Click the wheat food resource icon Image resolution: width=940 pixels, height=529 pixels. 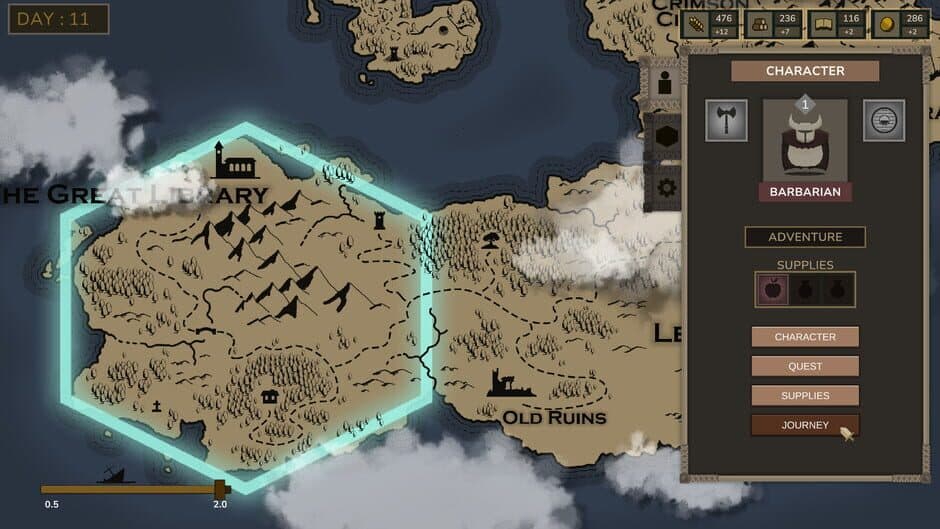pyautogui.click(x=696, y=24)
